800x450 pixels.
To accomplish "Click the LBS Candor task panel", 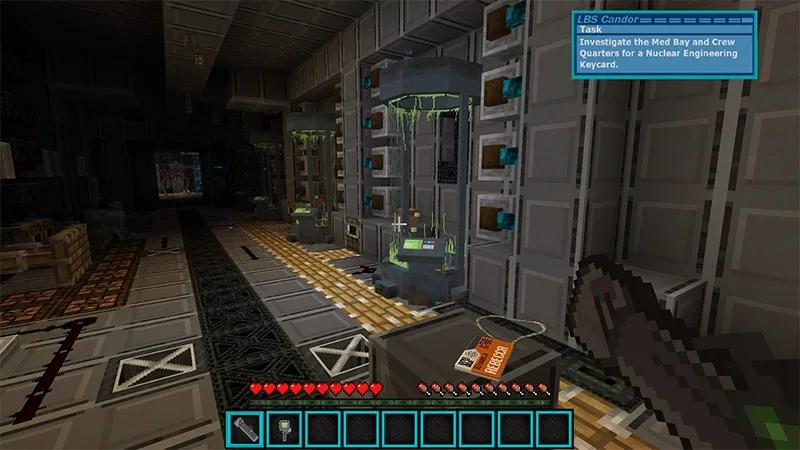I will click(663, 43).
